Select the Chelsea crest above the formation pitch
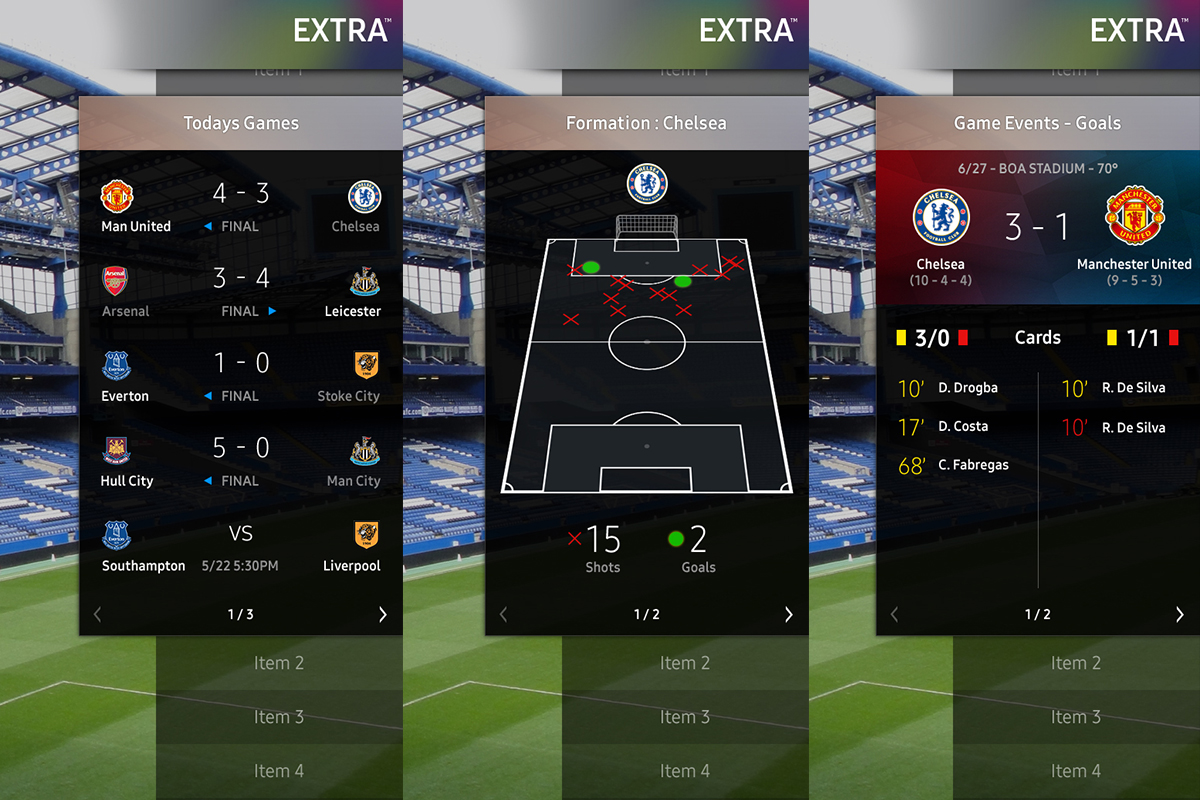This screenshot has height=800, width=1200. click(646, 184)
